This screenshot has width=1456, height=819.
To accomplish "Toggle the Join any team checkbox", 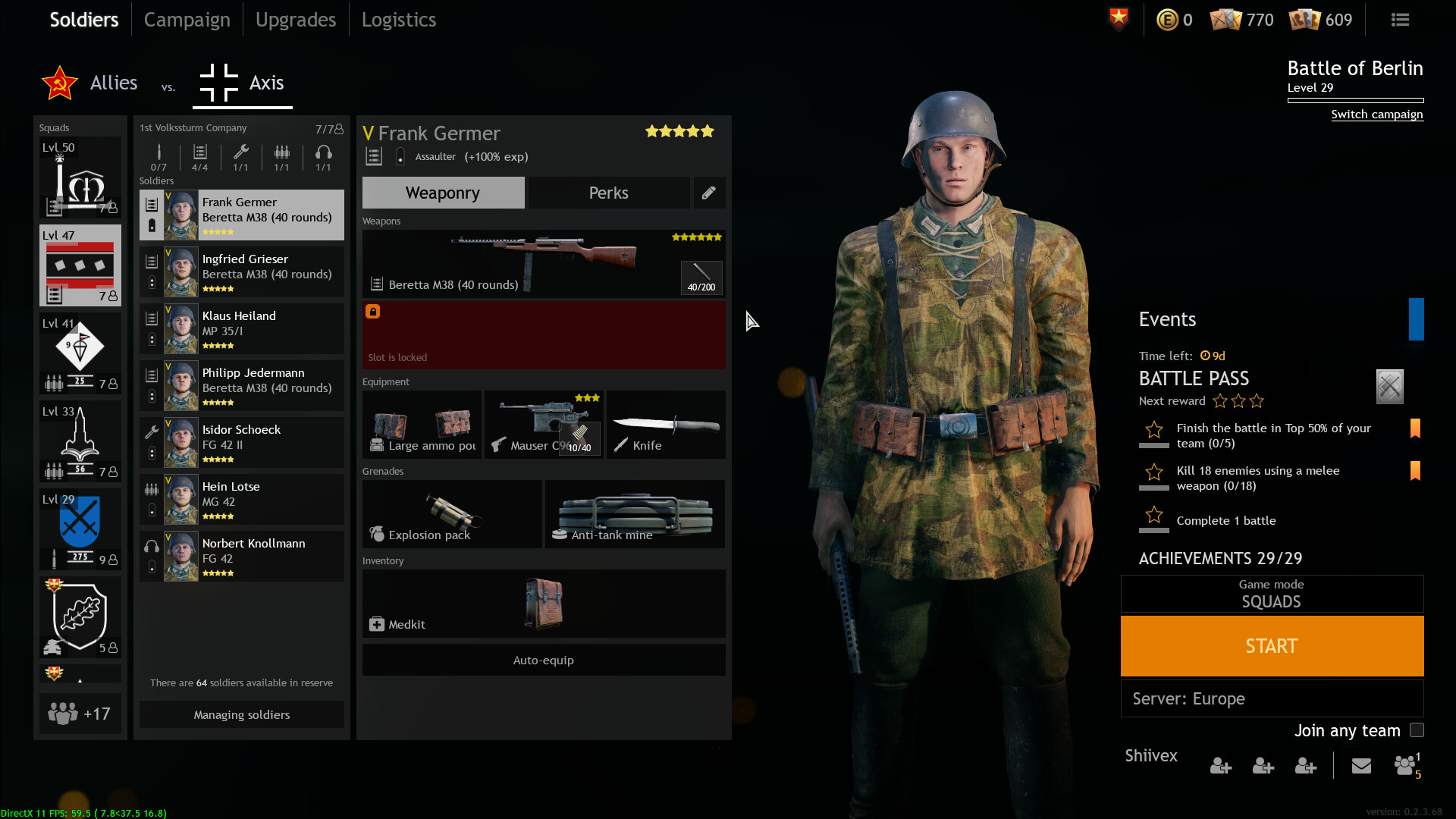I will [x=1417, y=730].
